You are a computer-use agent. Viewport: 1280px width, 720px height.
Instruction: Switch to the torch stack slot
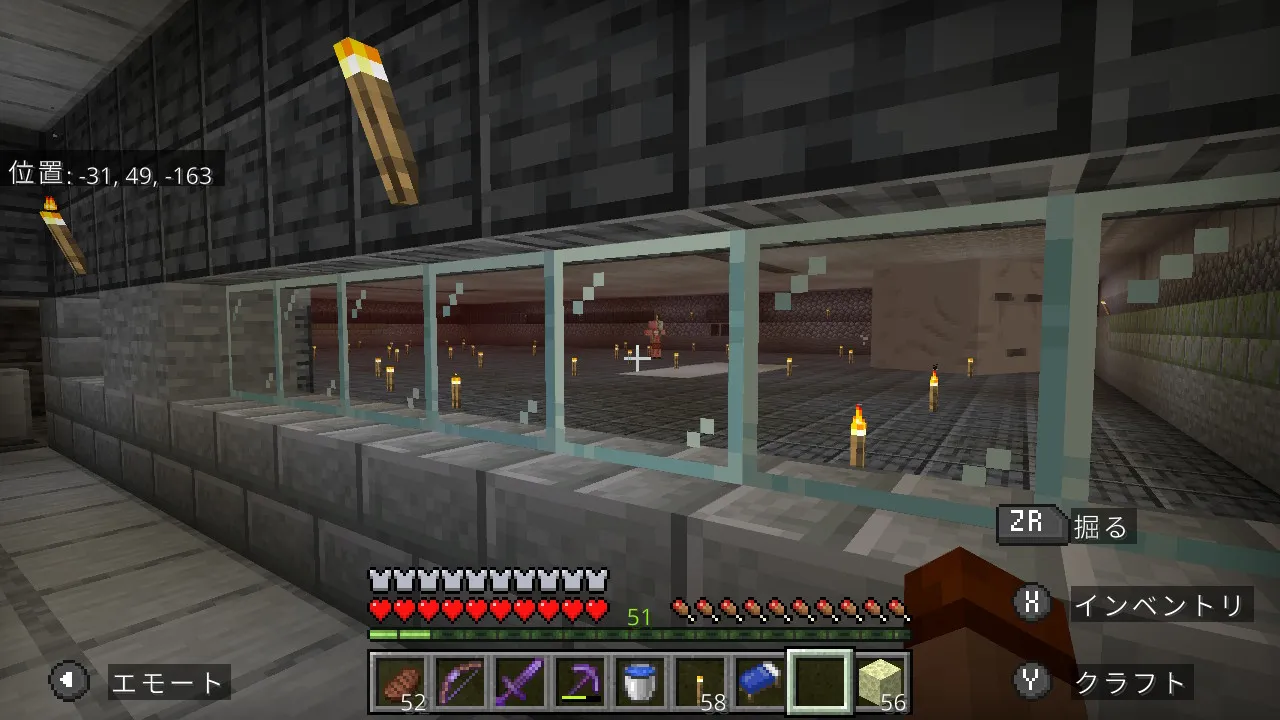700,683
